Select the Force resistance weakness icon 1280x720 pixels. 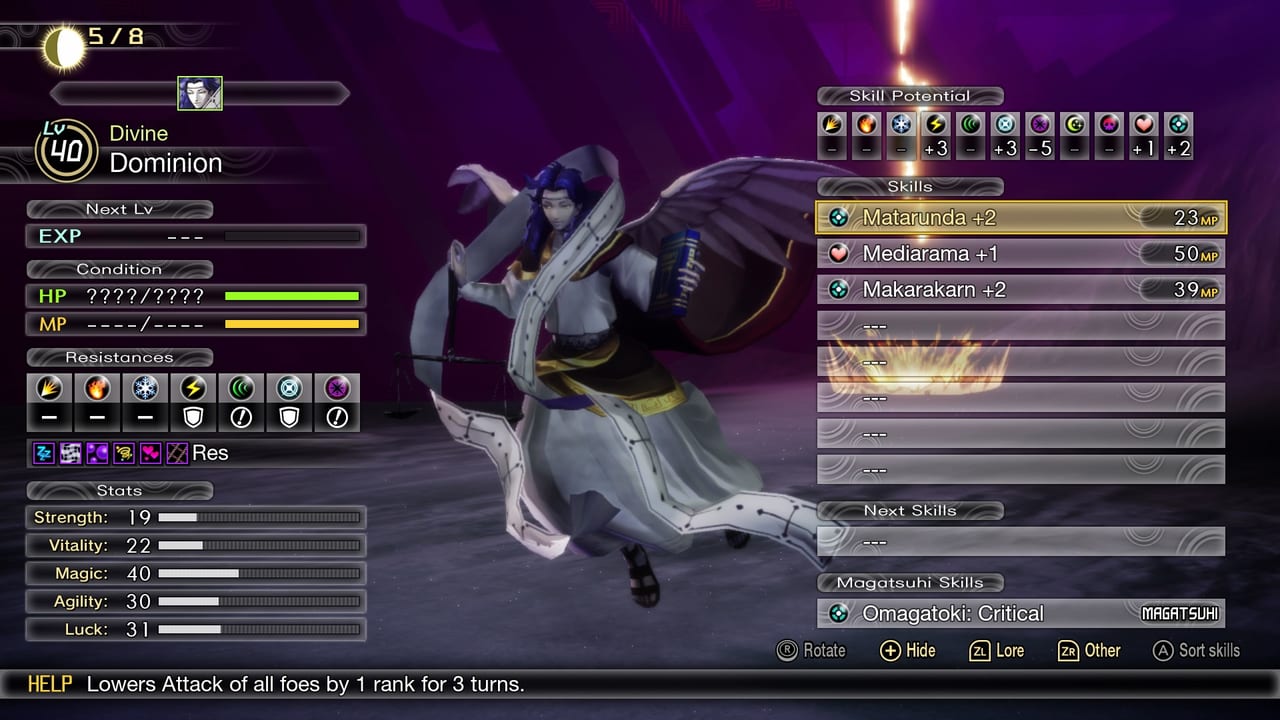pos(241,416)
